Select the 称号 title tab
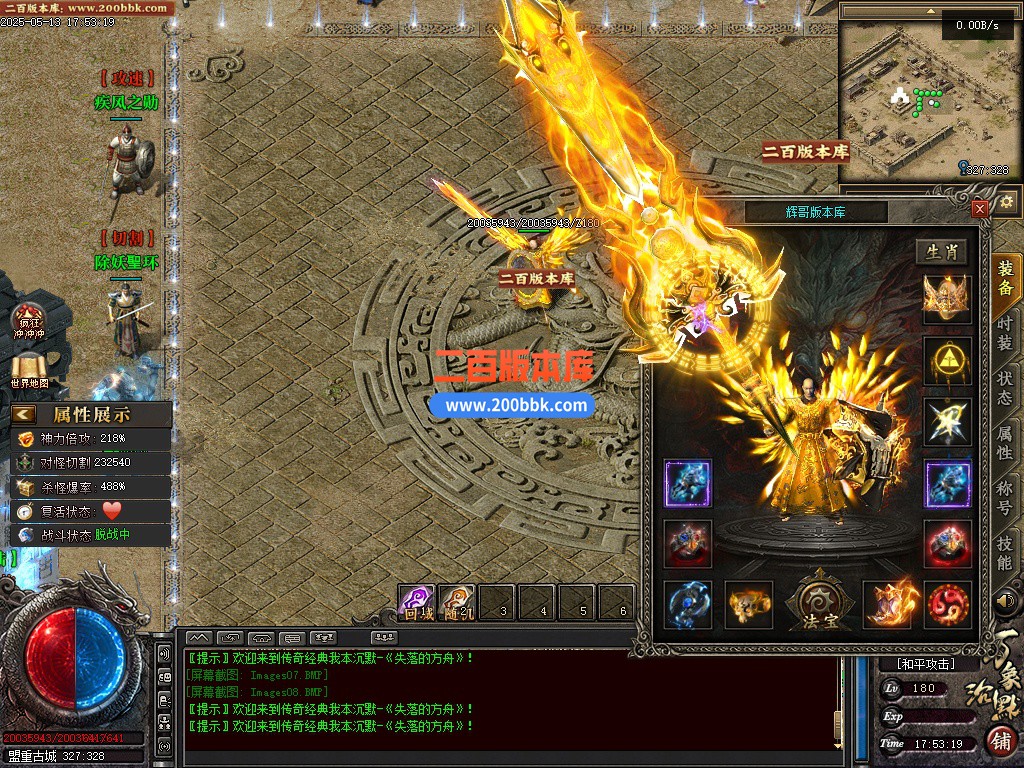The image size is (1024, 768). coord(1005,496)
